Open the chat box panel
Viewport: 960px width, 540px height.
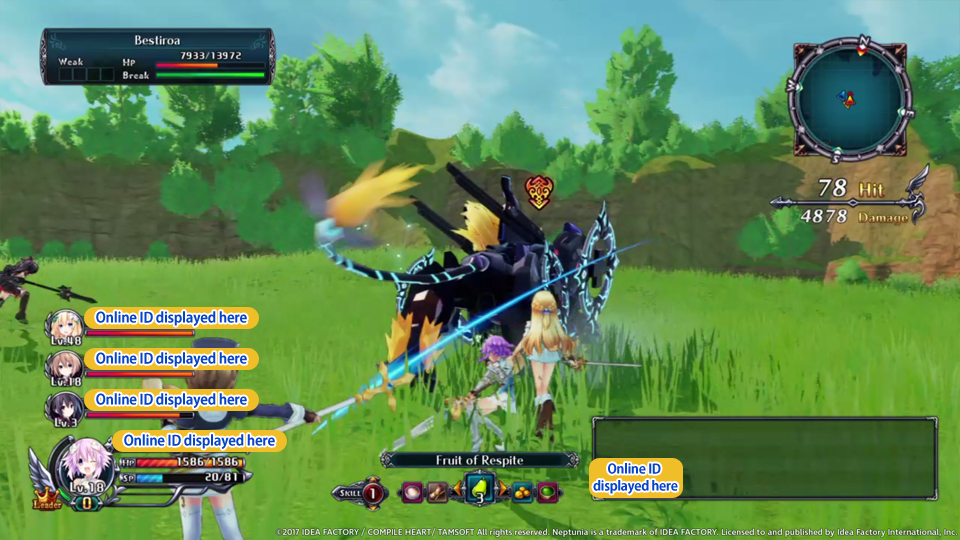tap(764, 457)
